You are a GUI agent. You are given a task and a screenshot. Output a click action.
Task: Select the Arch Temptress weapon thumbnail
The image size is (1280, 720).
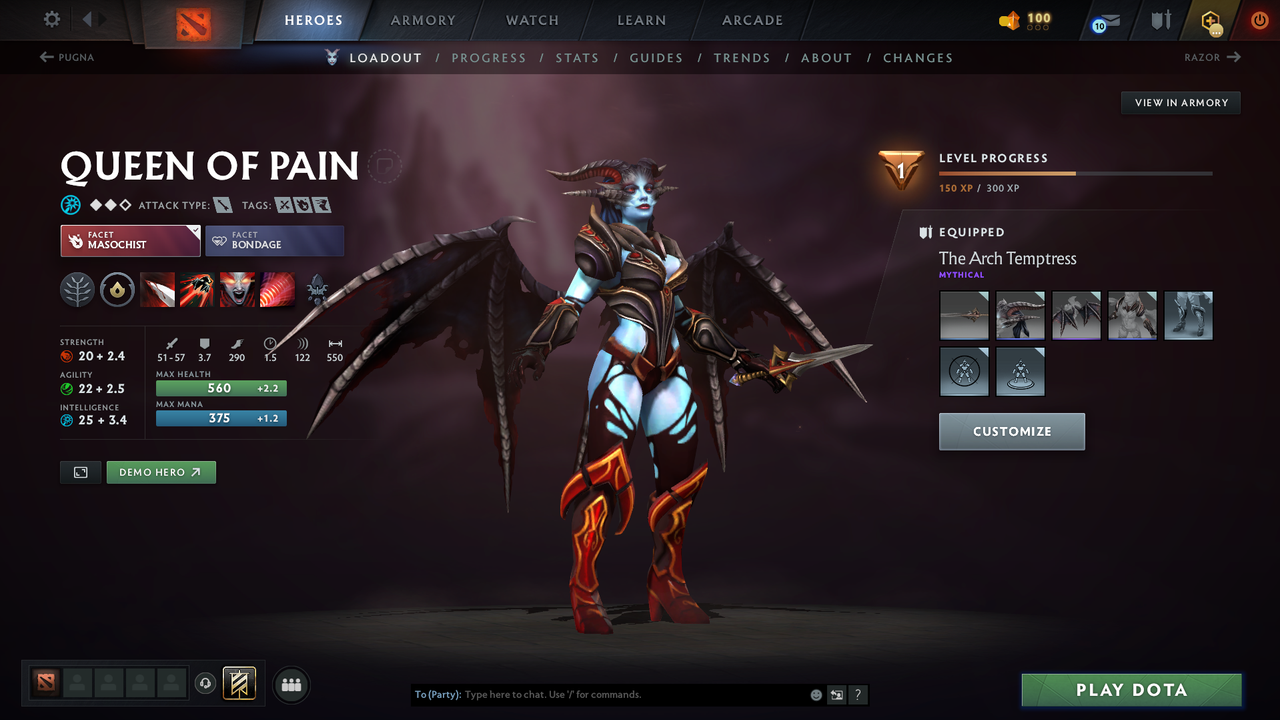[x=963, y=315]
